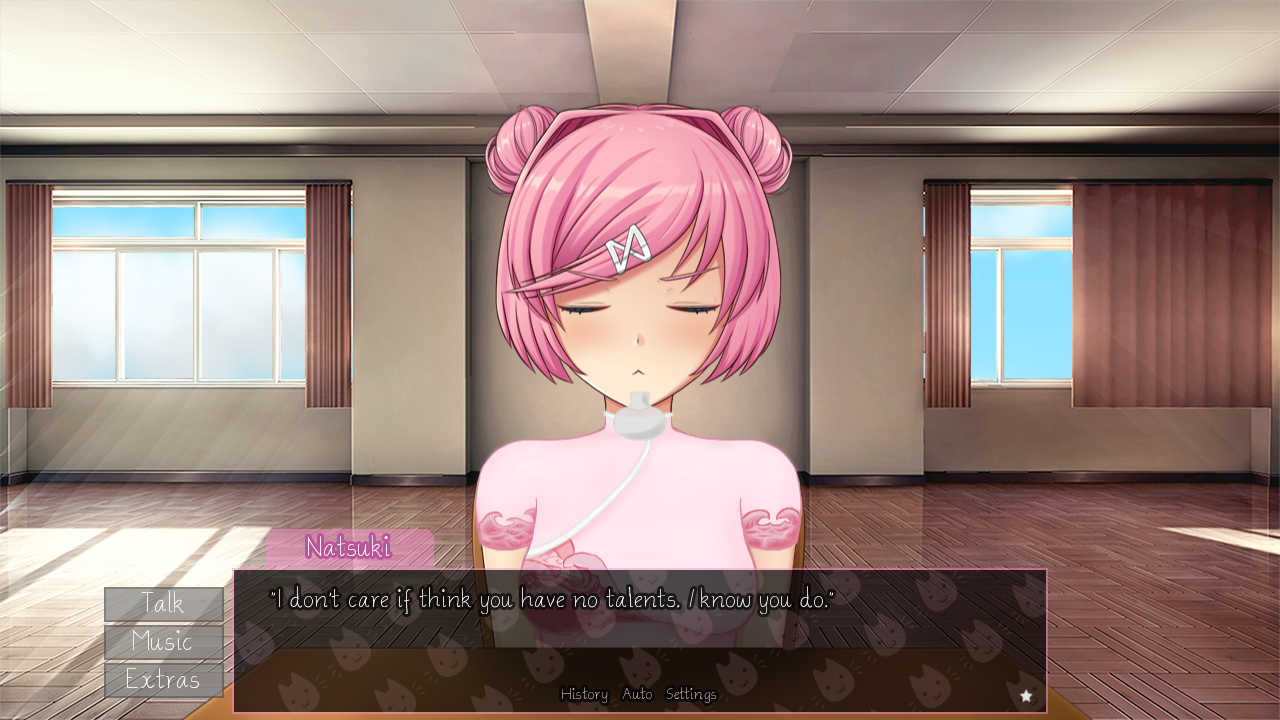
Task: Select the Extras button
Action: click(163, 680)
